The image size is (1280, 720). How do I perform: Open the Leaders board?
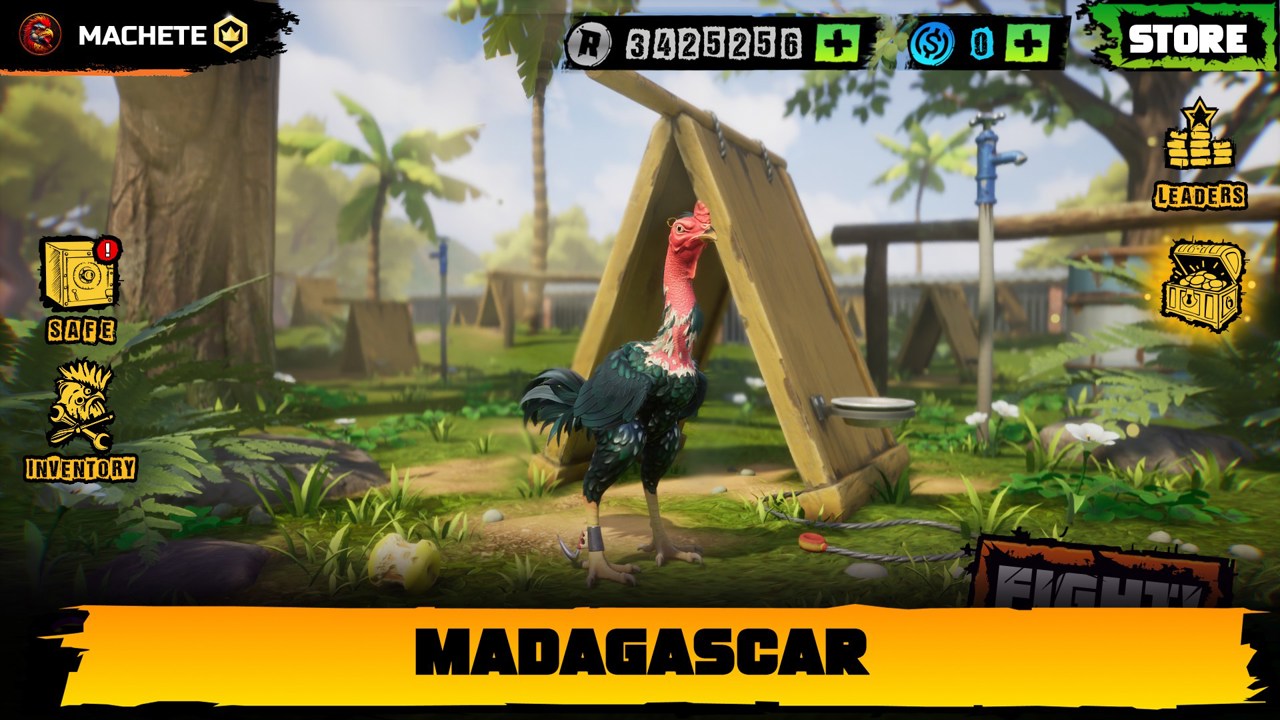click(1199, 155)
